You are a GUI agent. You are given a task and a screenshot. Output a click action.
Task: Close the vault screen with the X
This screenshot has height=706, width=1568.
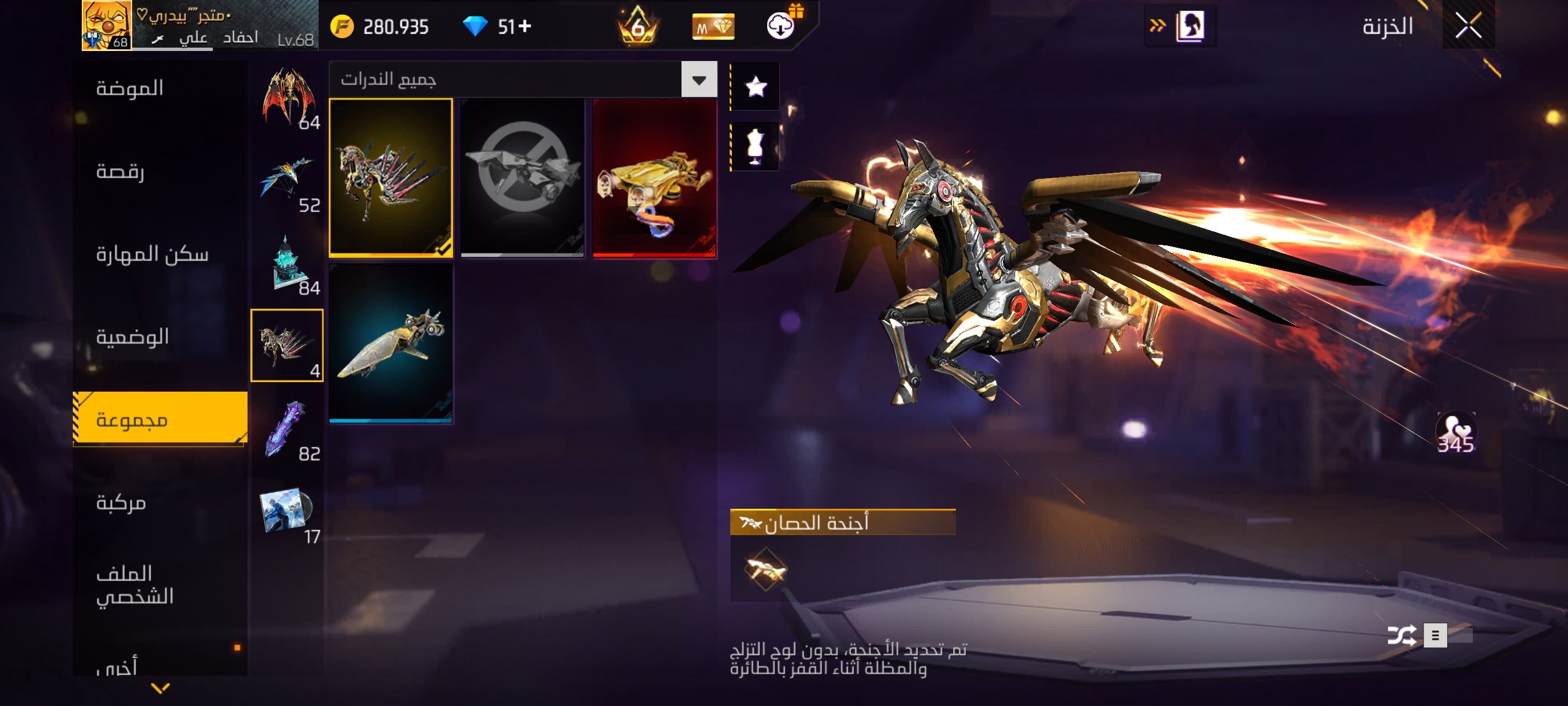[x=1468, y=26]
